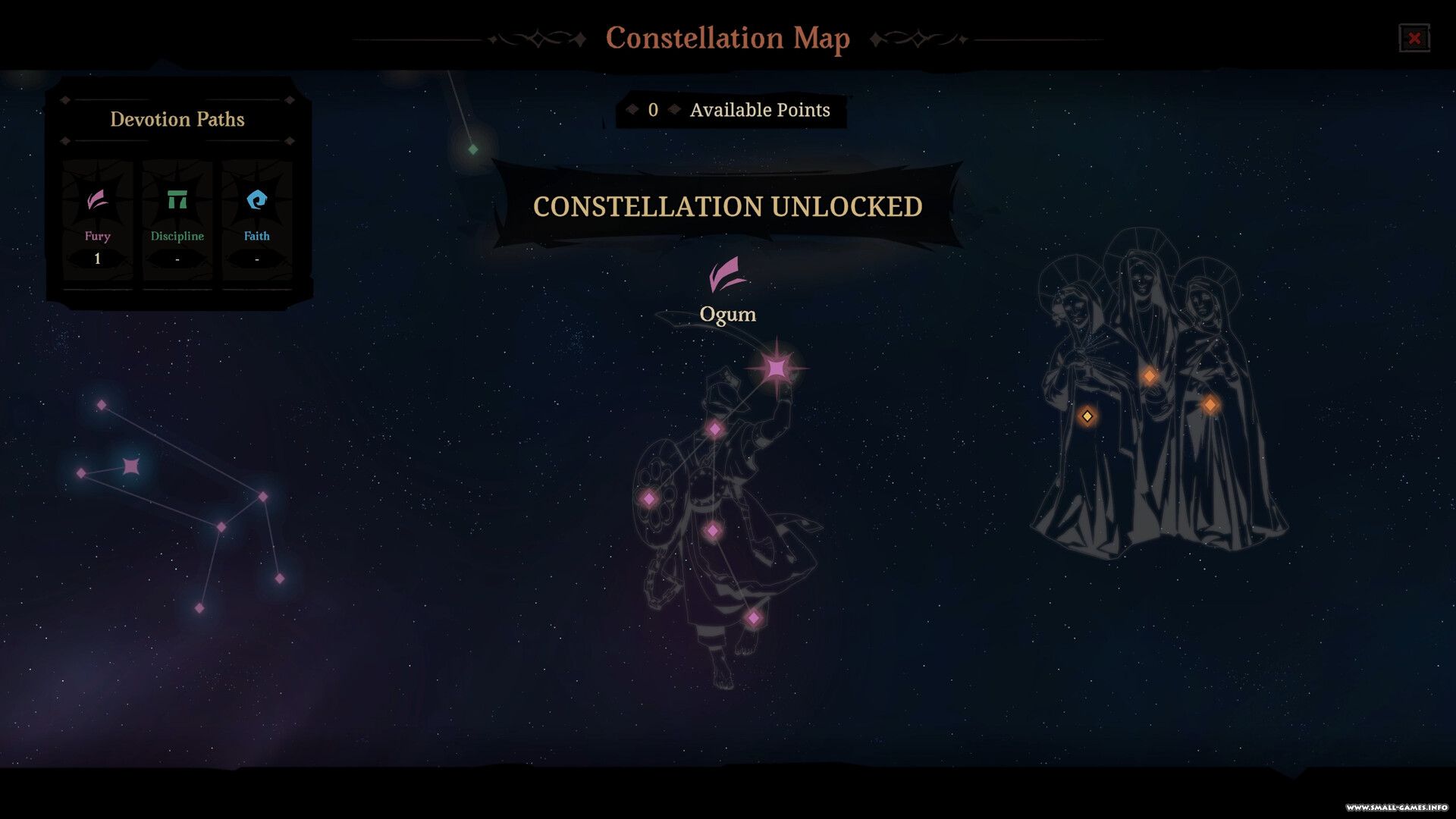This screenshot has height=819, width=1456.
Task: Select the orange node on the leftmost saint
Action: pyautogui.click(x=1087, y=416)
